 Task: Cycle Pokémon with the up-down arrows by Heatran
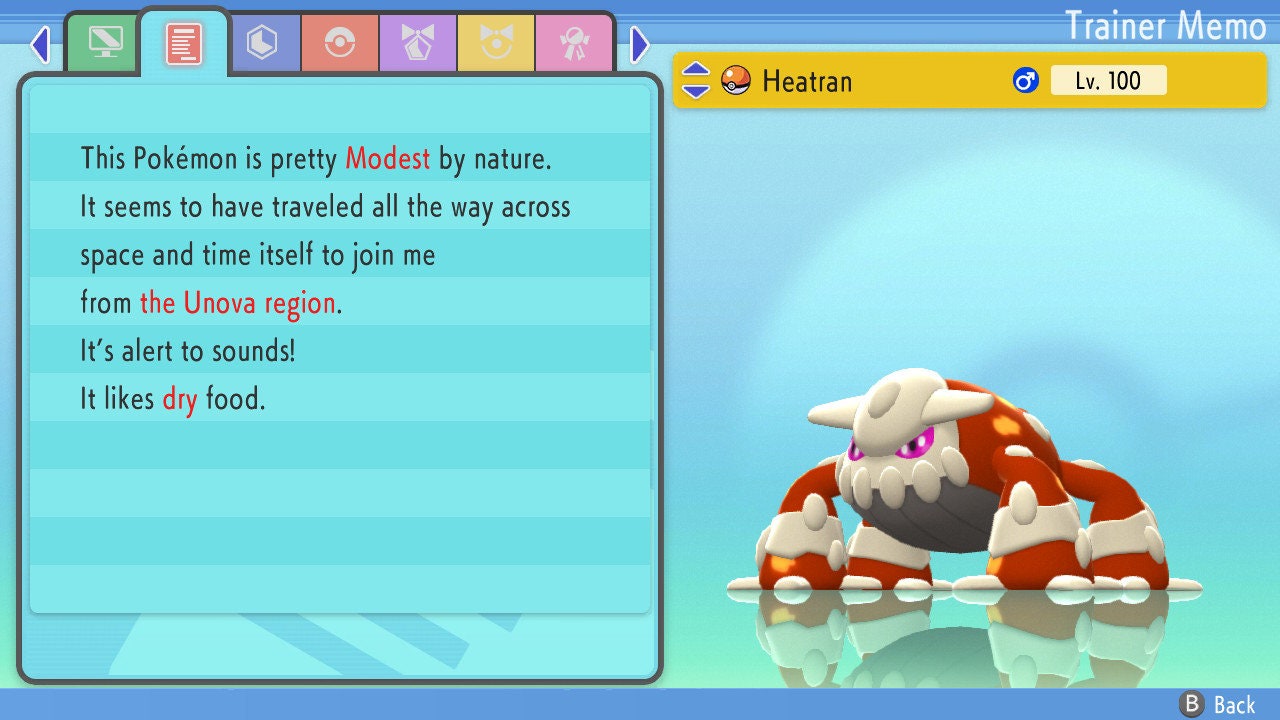(696, 80)
